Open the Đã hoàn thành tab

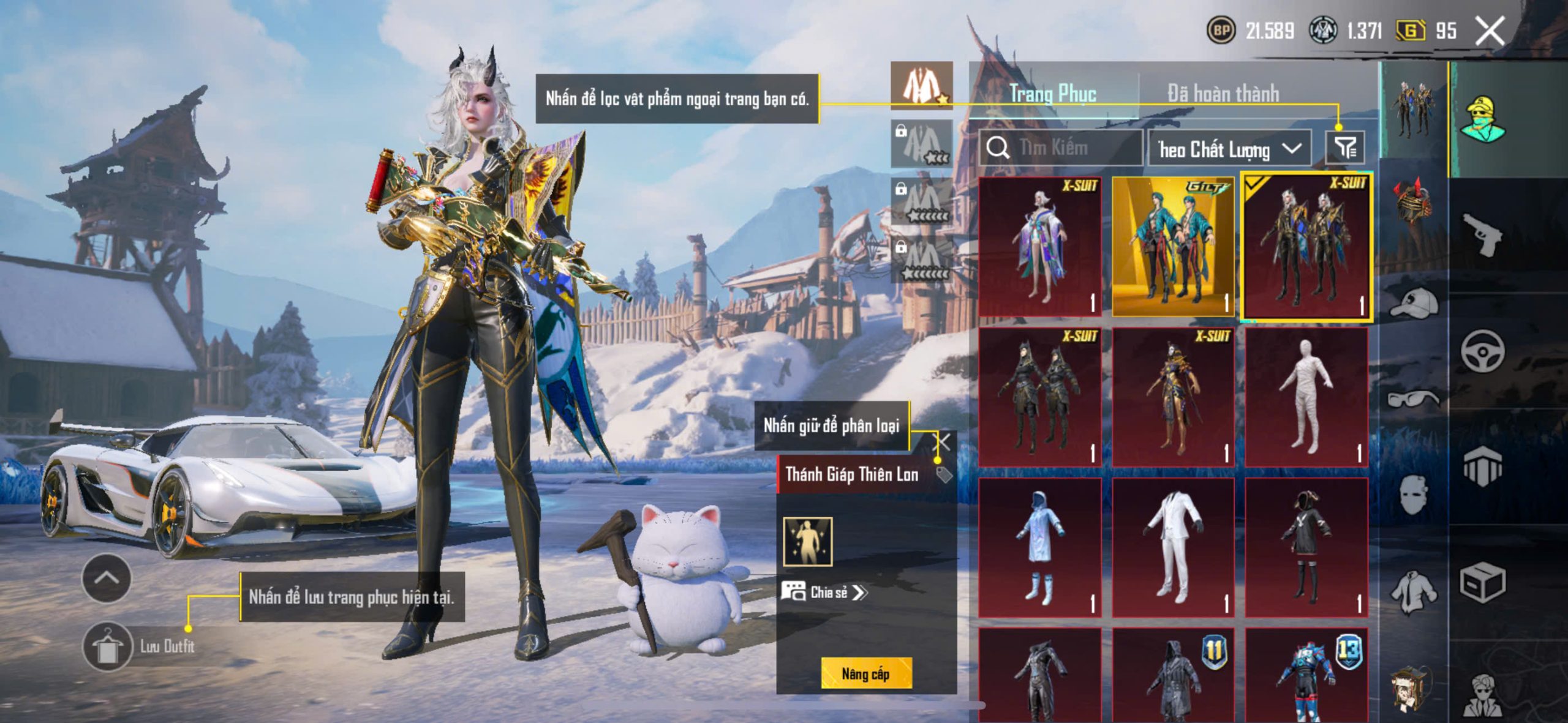1223,94
